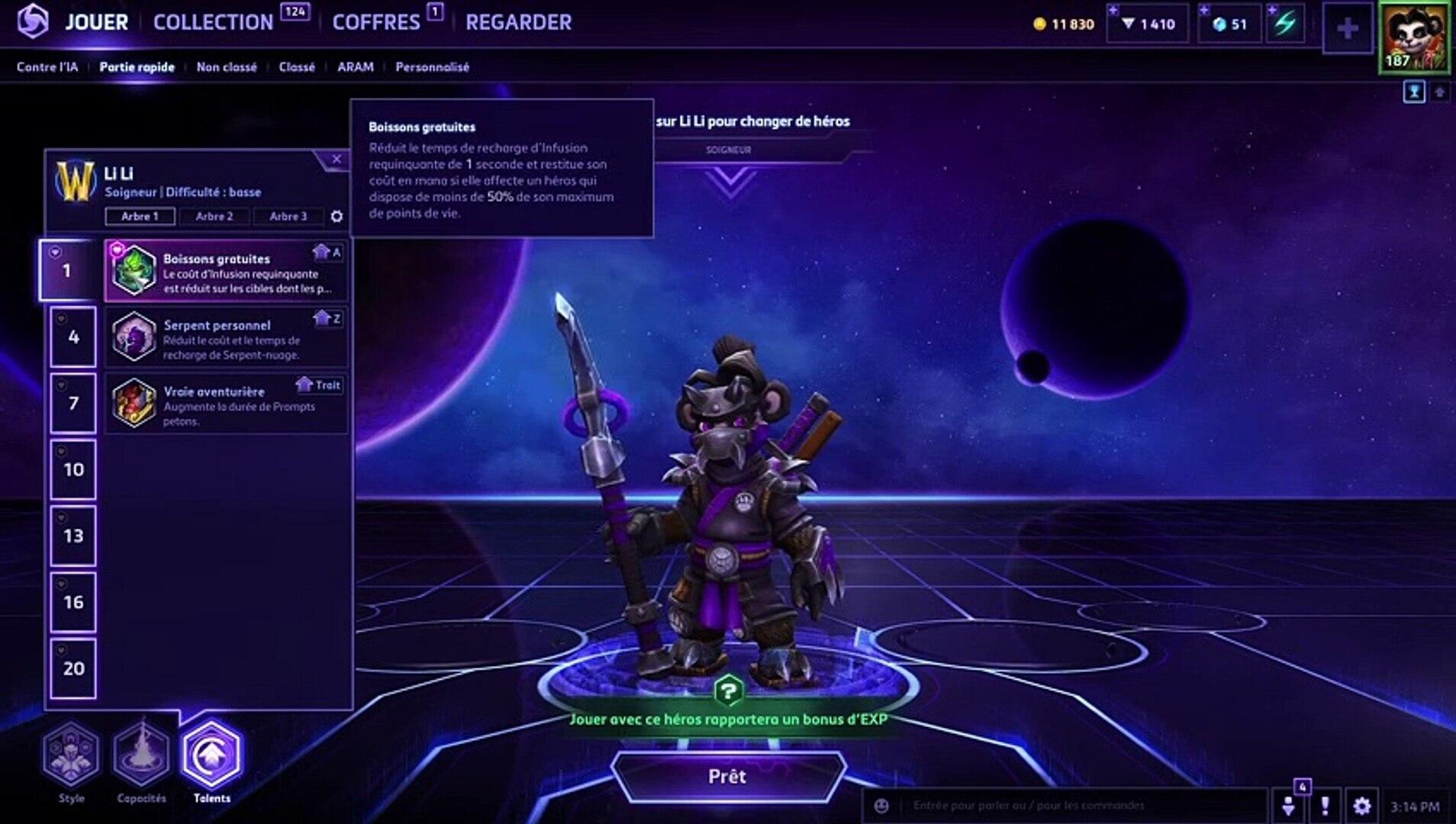This screenshot has height=824, width=1456.
Task: Pick the Serpent personnel talent
Action: [x=226, y=337]
